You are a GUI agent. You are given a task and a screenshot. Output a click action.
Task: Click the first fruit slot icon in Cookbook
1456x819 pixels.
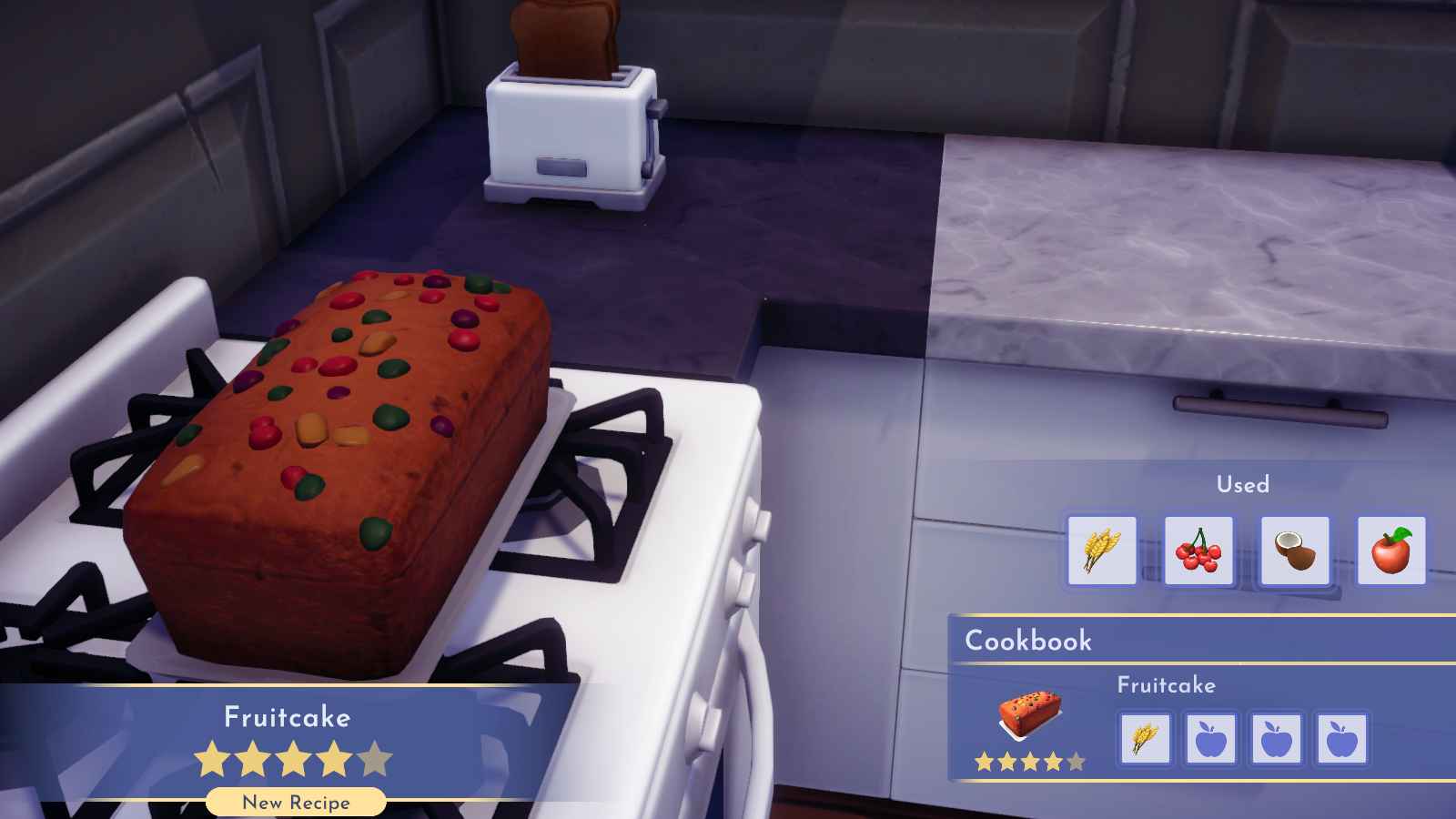point(1211,740)
